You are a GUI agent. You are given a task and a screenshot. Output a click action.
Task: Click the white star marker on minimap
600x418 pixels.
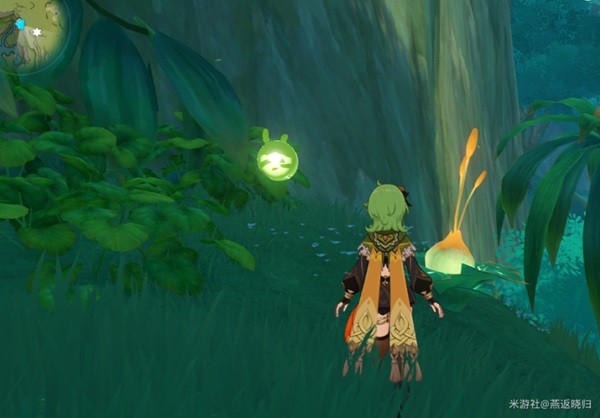pos(38,32)
